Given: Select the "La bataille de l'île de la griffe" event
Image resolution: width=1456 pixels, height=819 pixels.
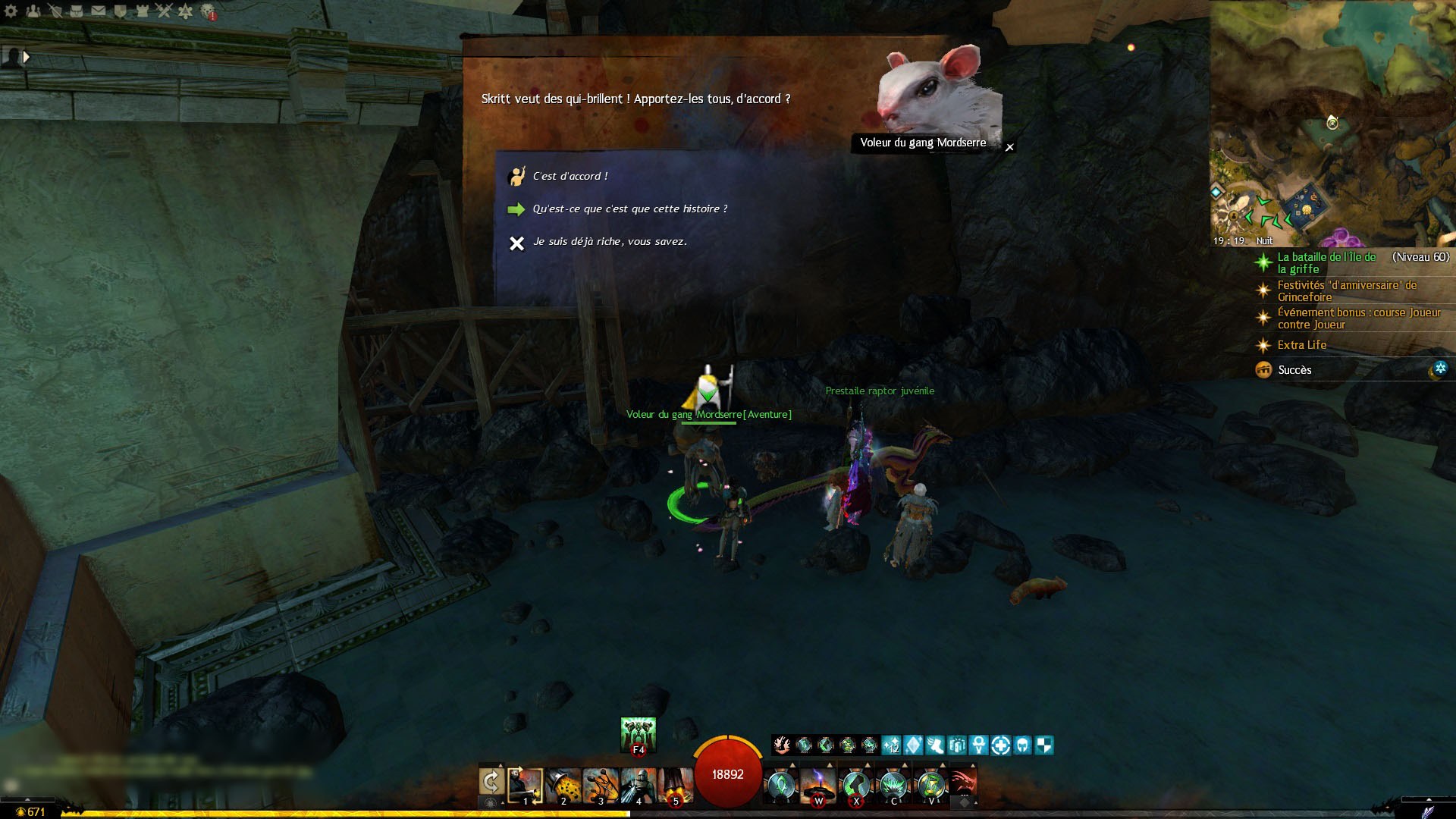Looking at the screenshot, I should tap(1326, 262).
